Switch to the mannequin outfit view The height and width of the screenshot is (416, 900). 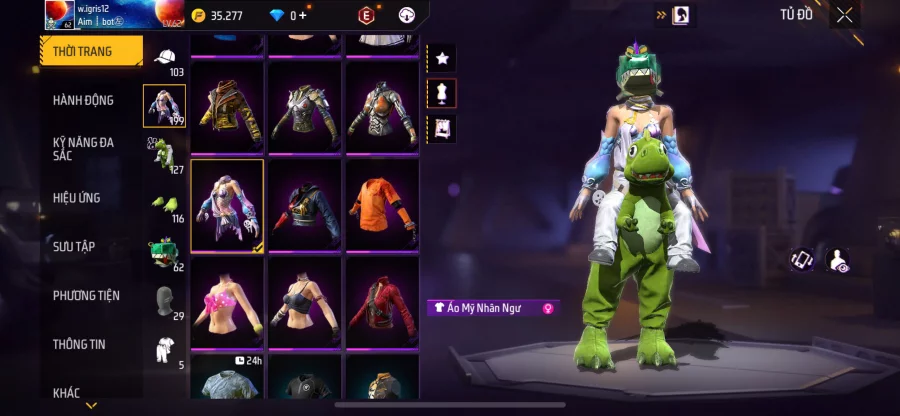point(441,94)
